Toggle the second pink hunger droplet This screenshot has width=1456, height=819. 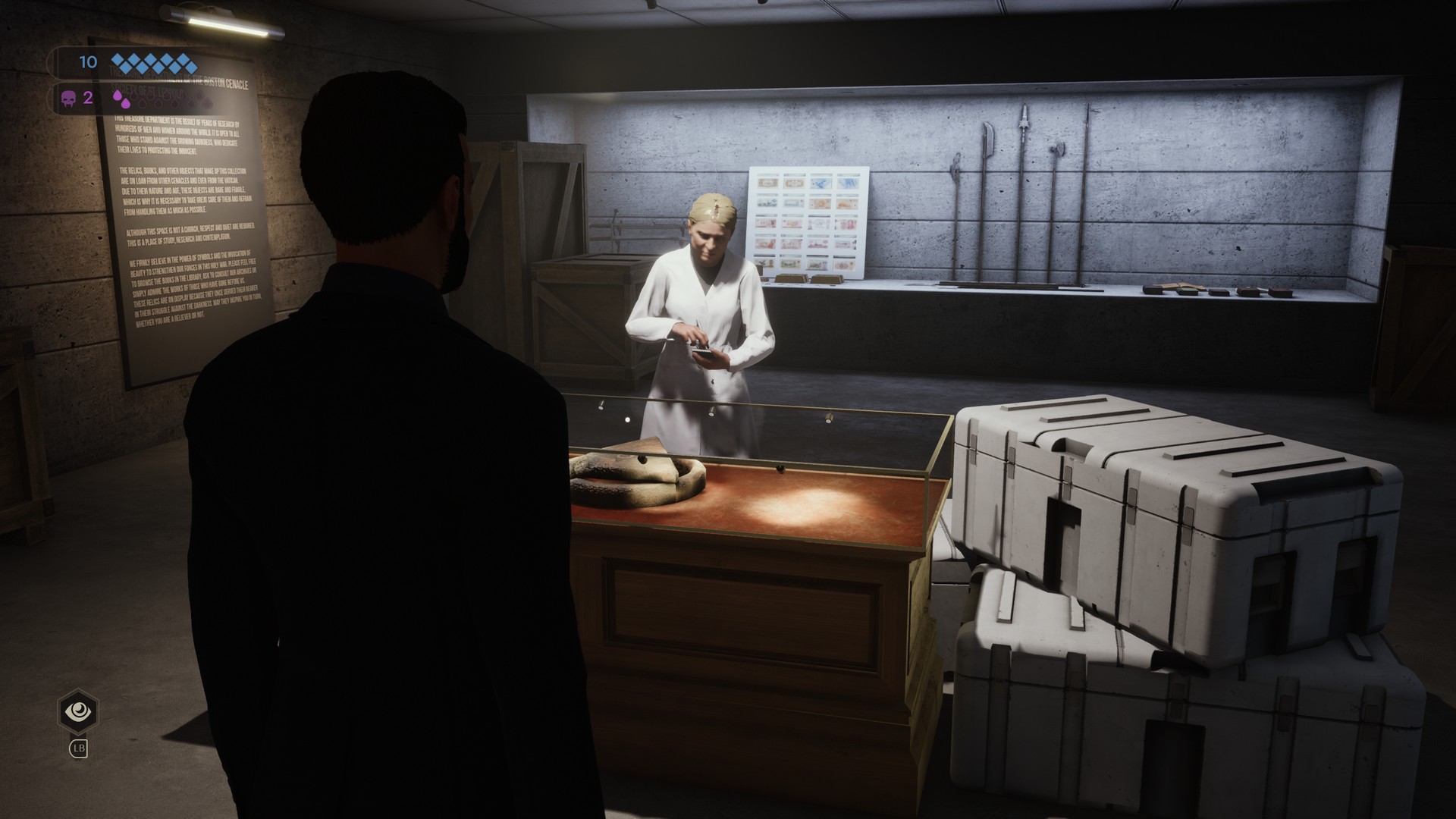[x=125, y=103]
